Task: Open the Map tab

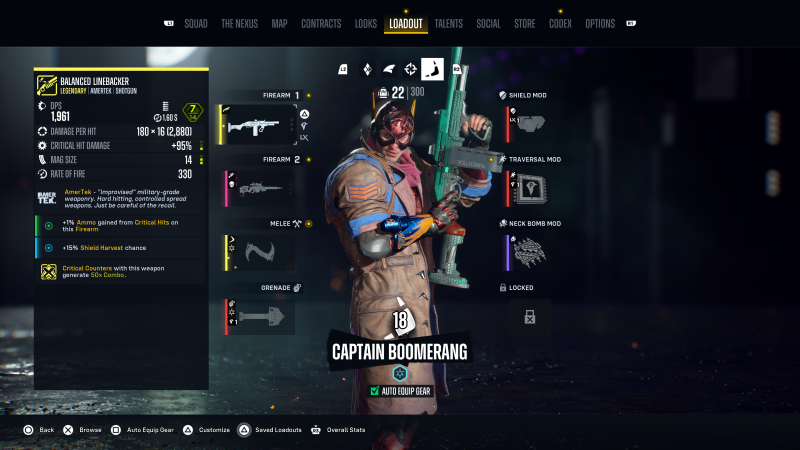Action: [x=279, y=23]
